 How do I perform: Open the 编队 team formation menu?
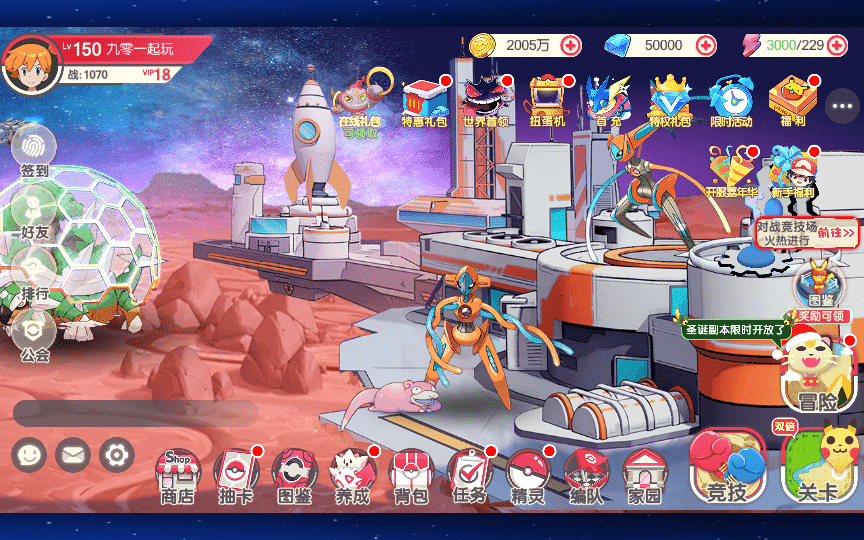pyautogui.click(x=586, y=474)
